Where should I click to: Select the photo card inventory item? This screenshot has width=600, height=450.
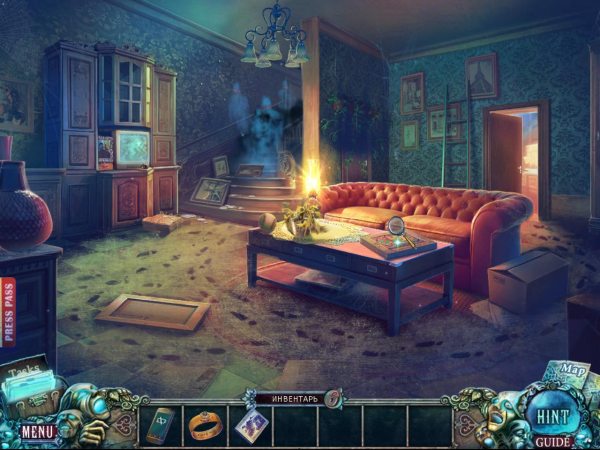(x=249, y=425)
